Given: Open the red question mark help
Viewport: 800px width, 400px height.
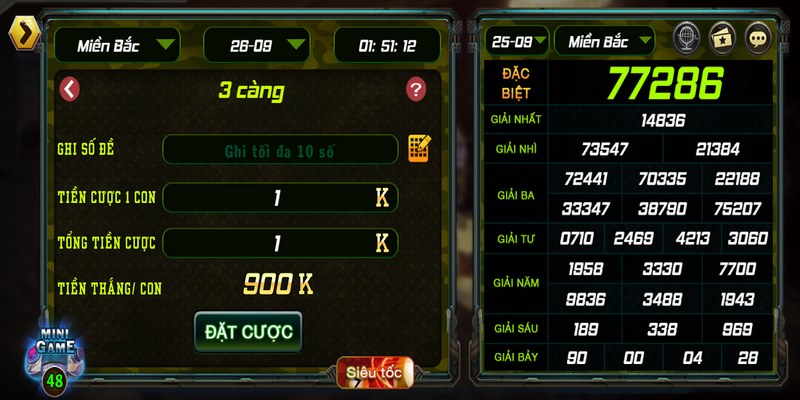Looking at the screenshot, I should 416,90.
